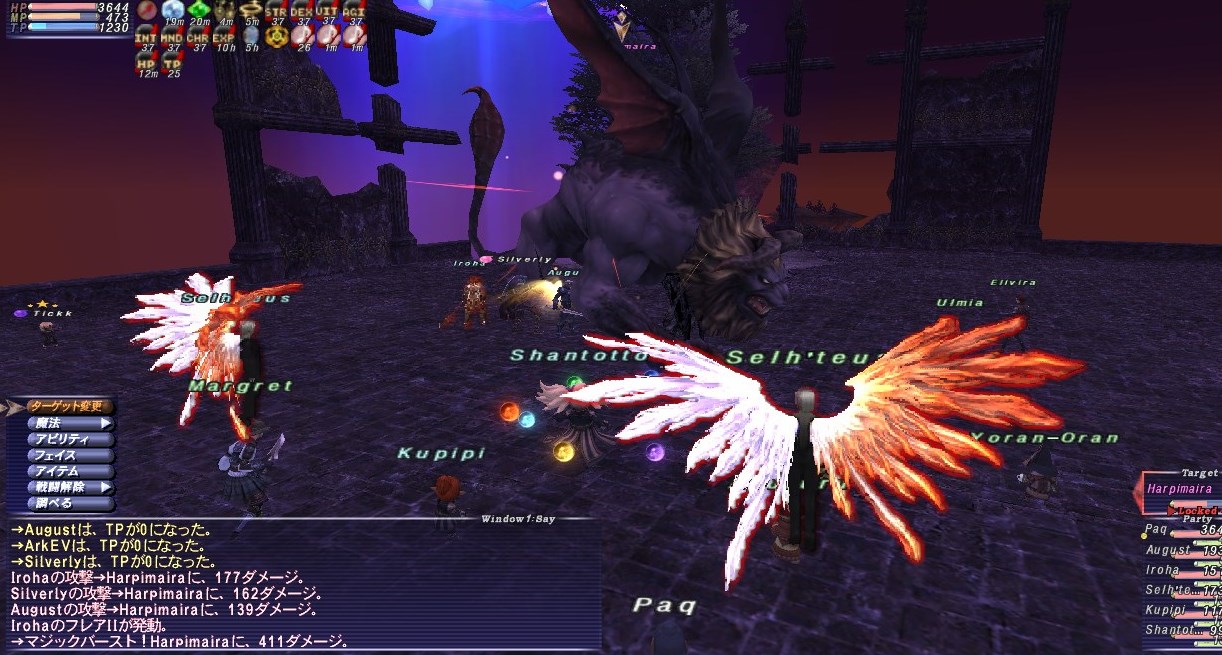Choose the フェイス trust command
1222x655 pixels.
tap(68, 455)
